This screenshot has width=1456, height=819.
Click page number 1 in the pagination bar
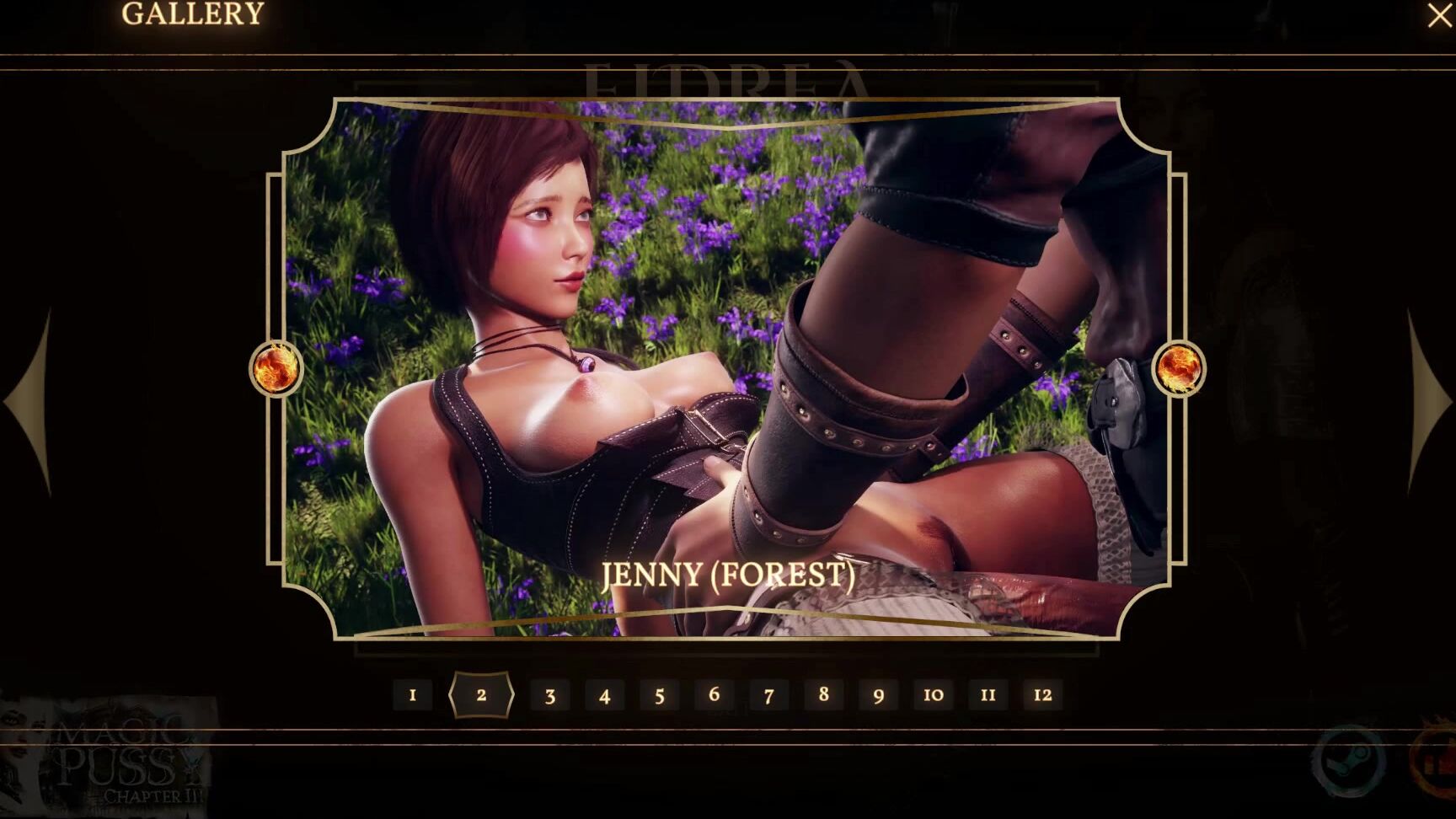point(412,696)
